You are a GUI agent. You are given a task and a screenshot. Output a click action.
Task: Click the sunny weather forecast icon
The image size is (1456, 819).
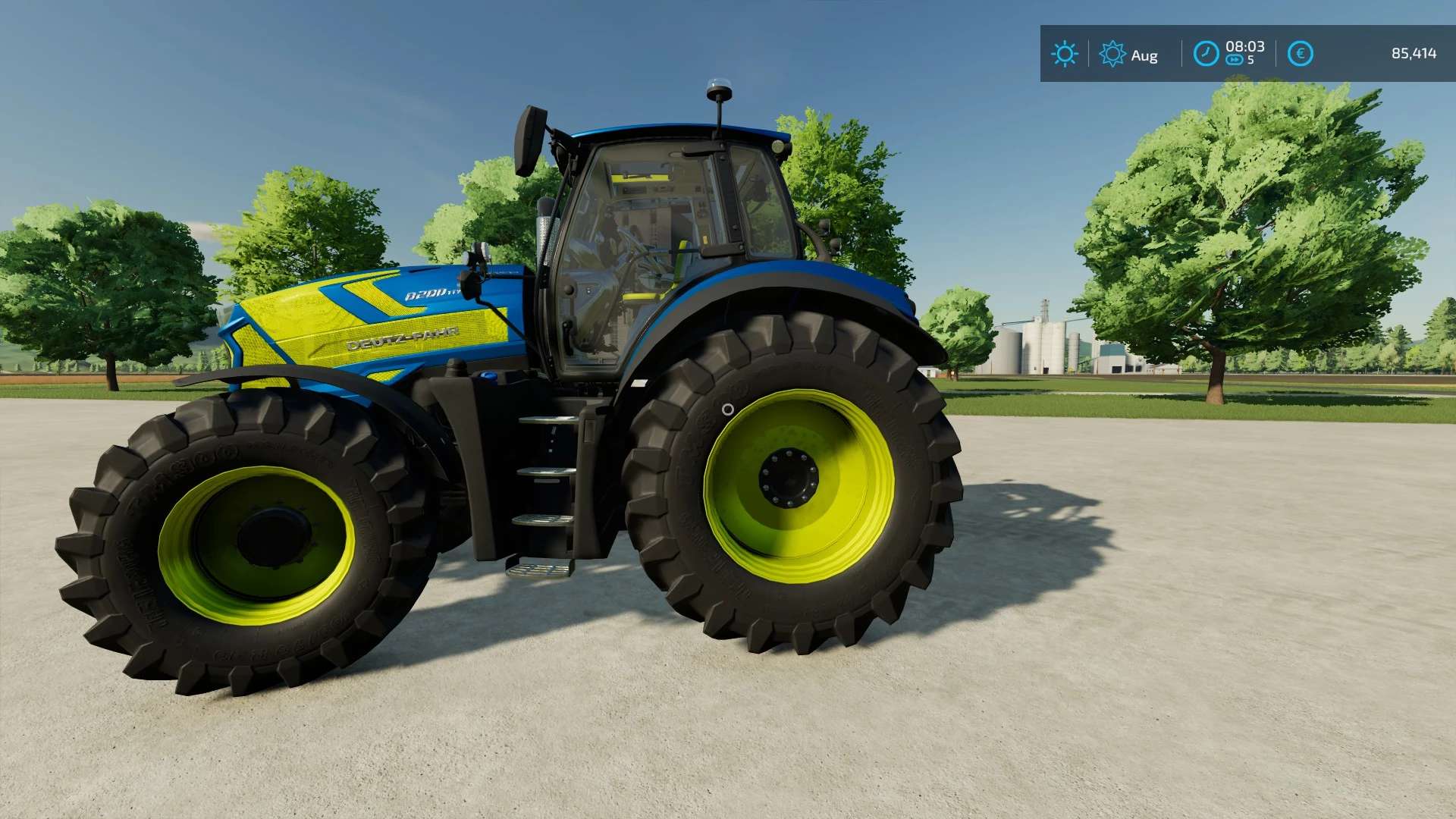(1064, 54)
